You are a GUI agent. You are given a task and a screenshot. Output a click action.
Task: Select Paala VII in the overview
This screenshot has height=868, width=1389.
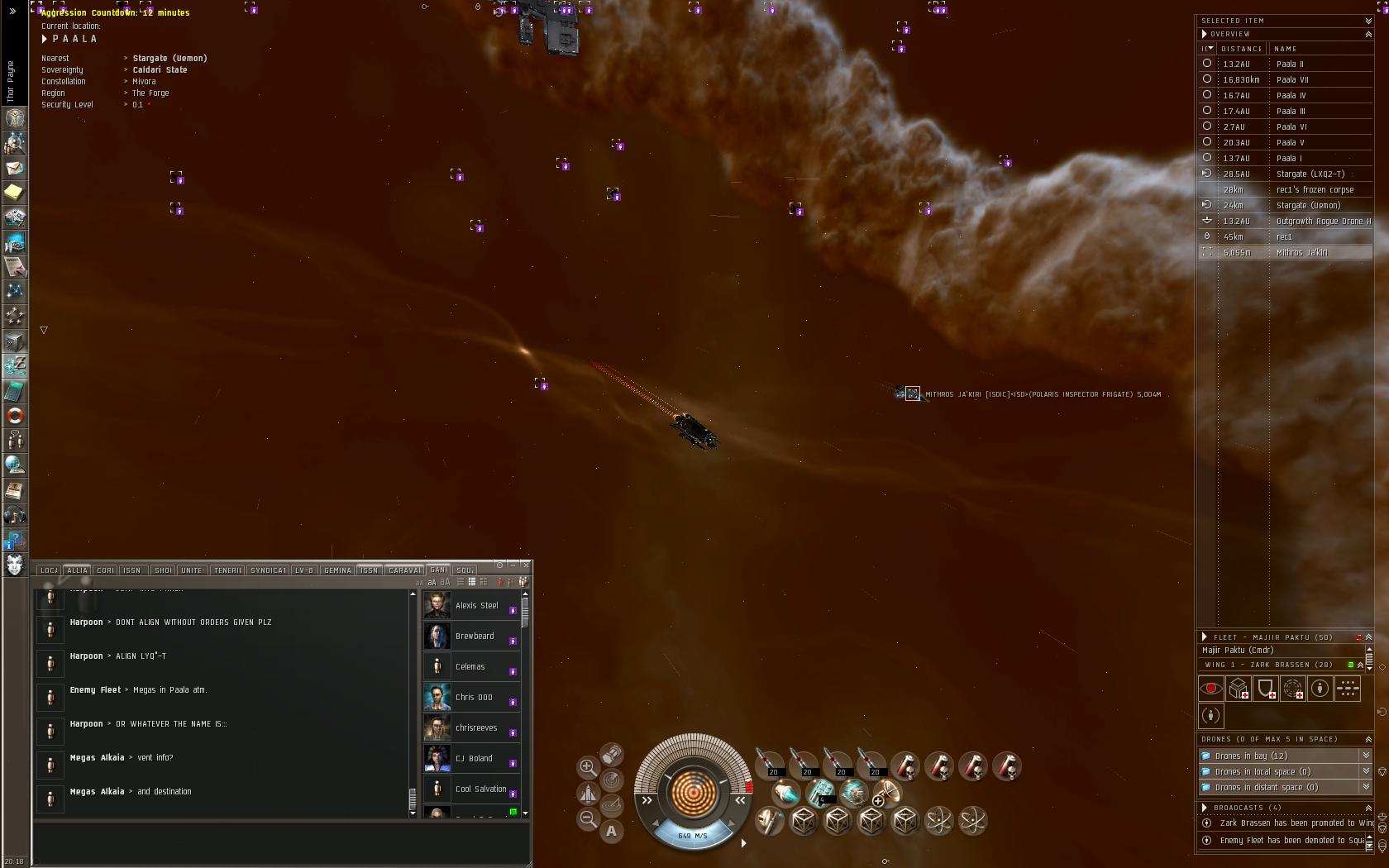(x=1291, y=80)
